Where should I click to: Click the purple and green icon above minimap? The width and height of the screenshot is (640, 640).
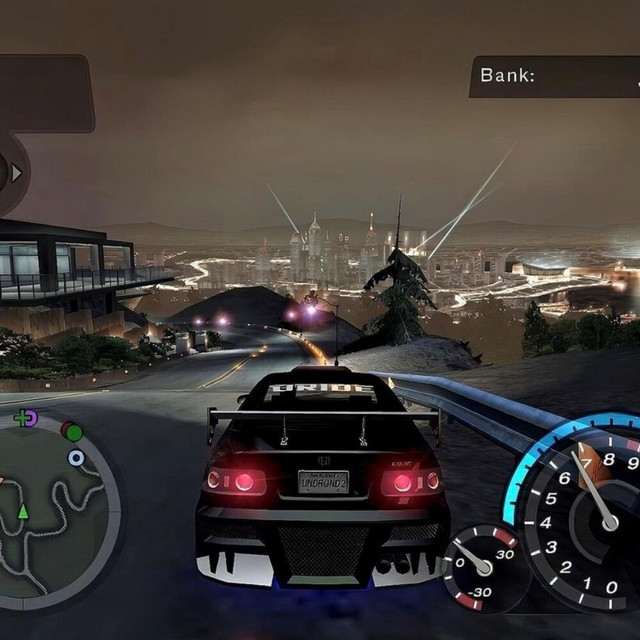tap(26, 417)
